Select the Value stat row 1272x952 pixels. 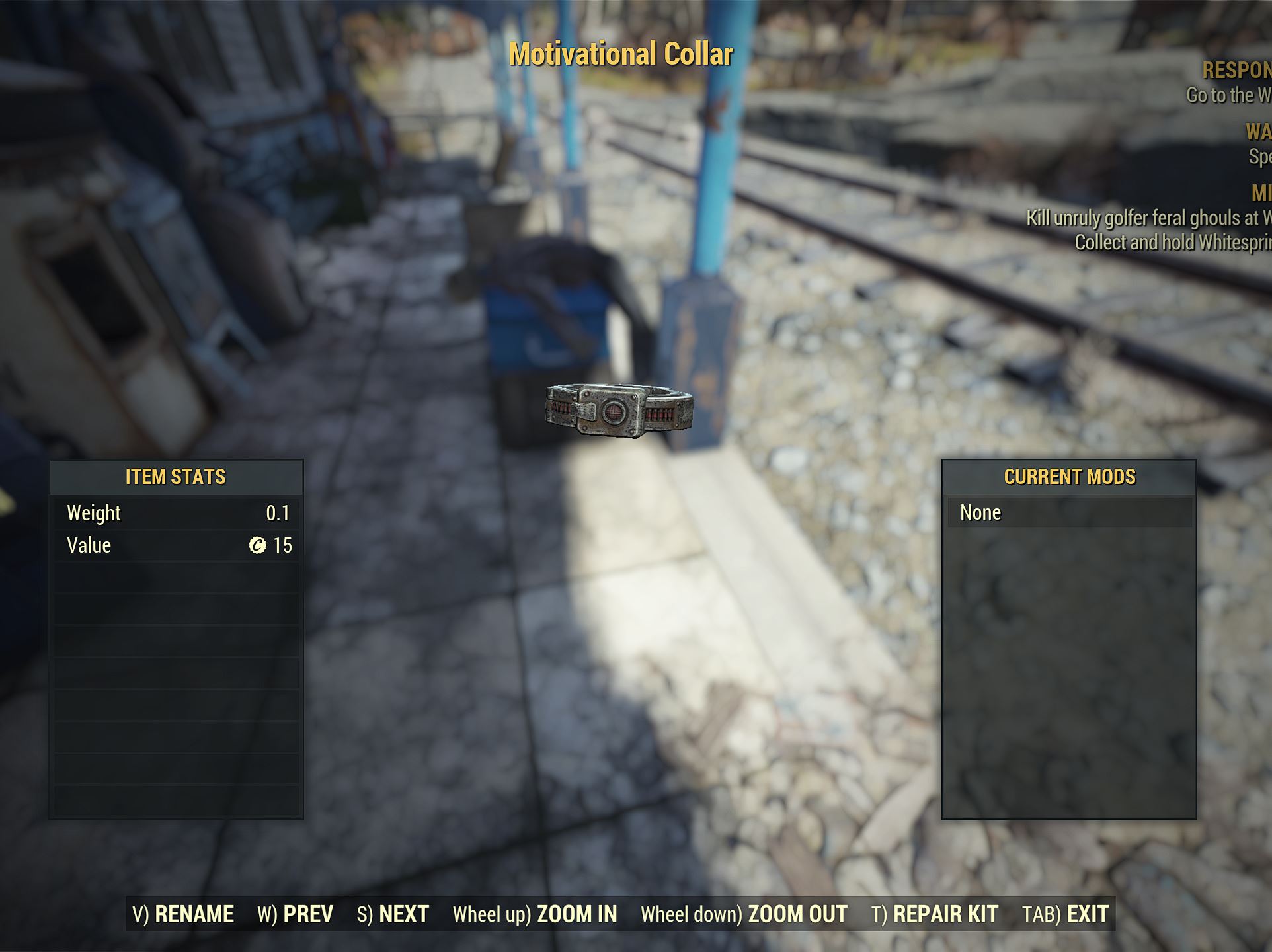(x=176, y=545)
